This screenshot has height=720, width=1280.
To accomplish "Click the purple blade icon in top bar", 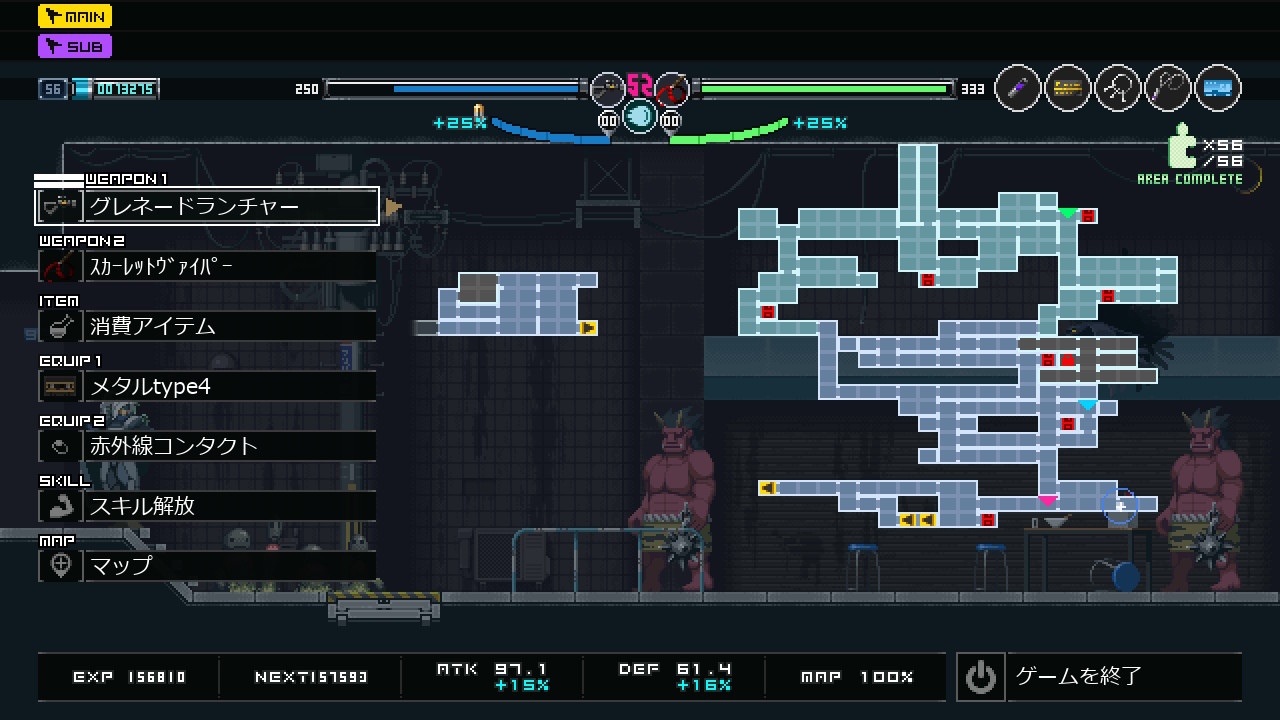I will click(1018, 89).
